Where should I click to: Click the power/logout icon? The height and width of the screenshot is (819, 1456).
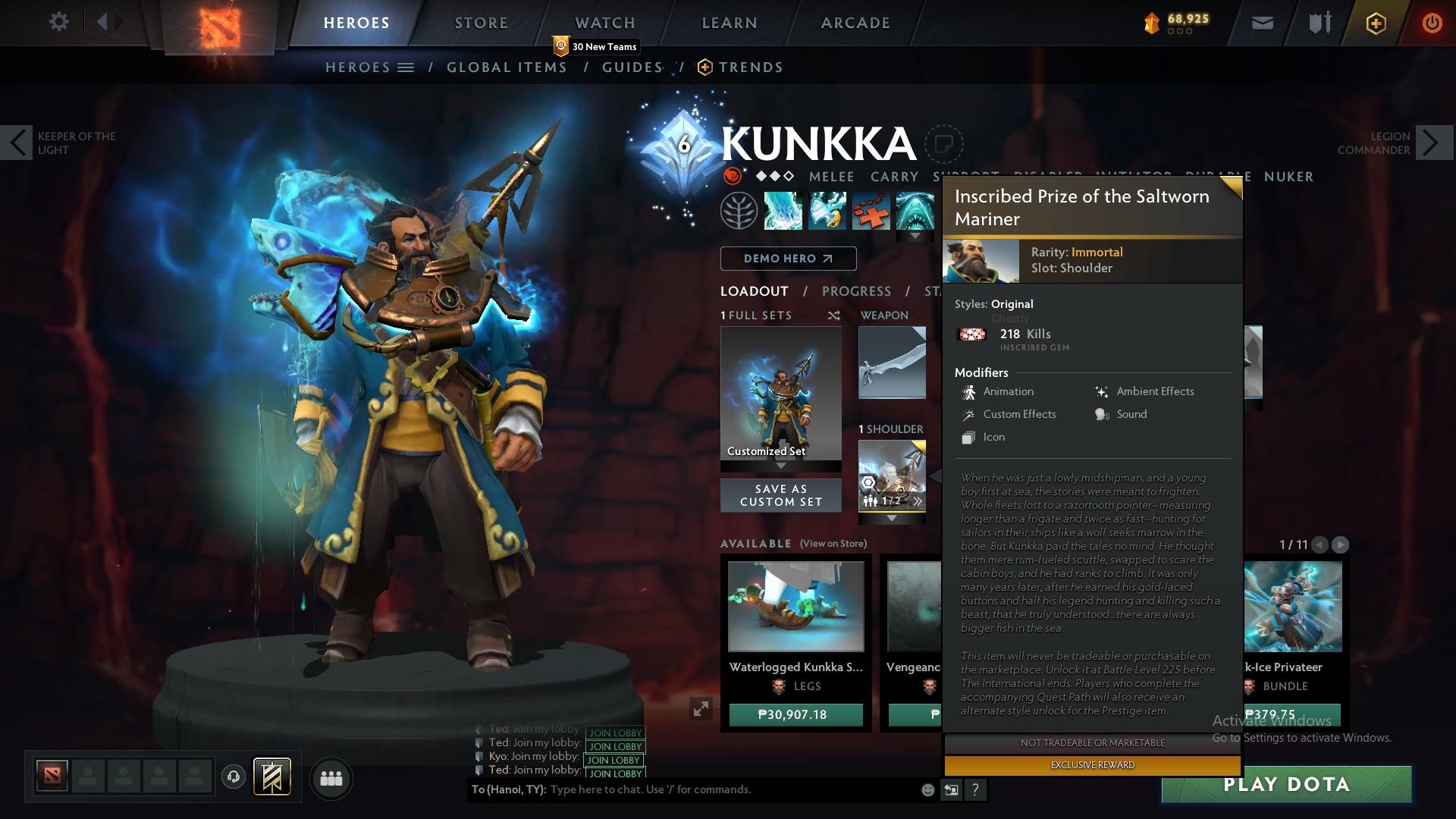1432,23
